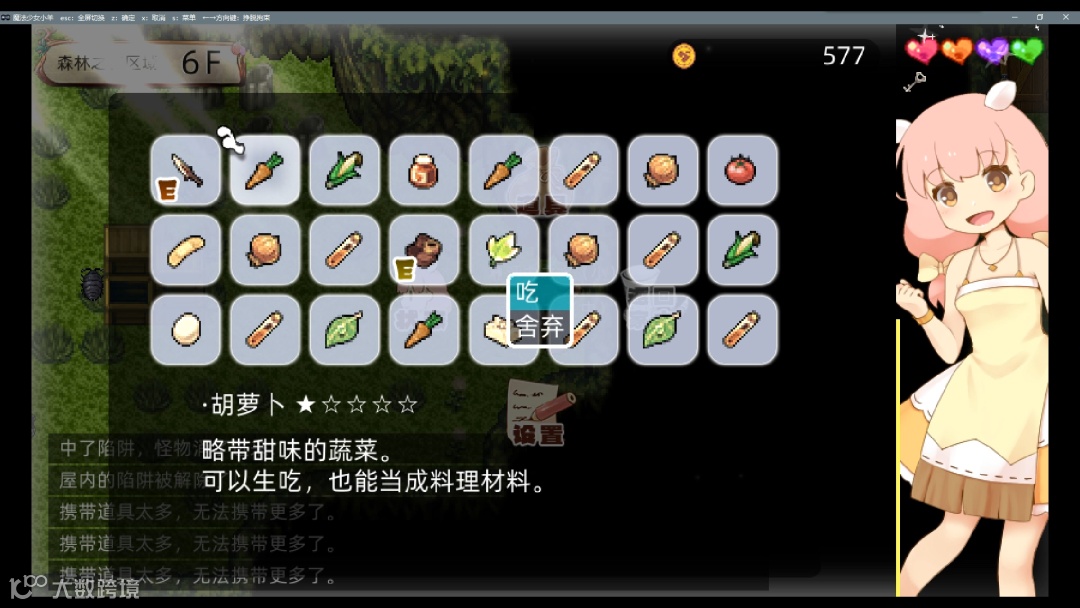The height and width of the screenshot is (608, 1080).
Task: Close the game window
Action: (1066, 18)
